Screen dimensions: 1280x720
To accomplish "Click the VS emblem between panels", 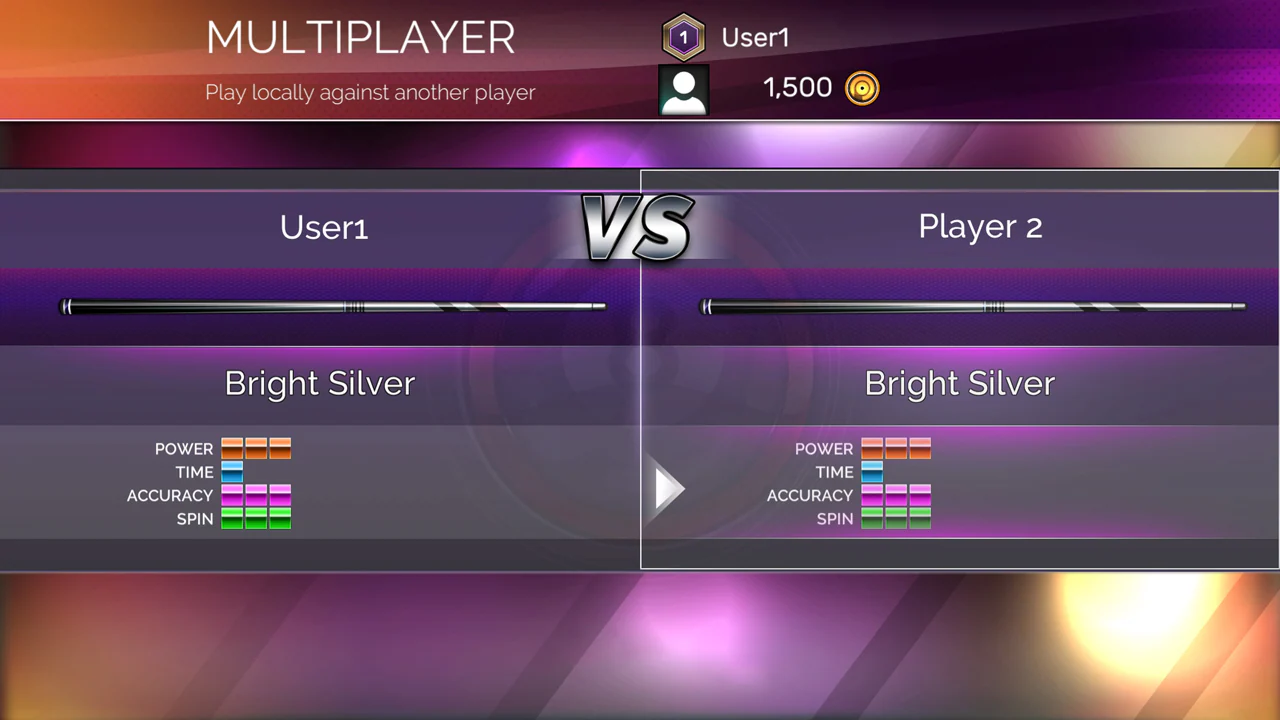I will coord(638,227).
